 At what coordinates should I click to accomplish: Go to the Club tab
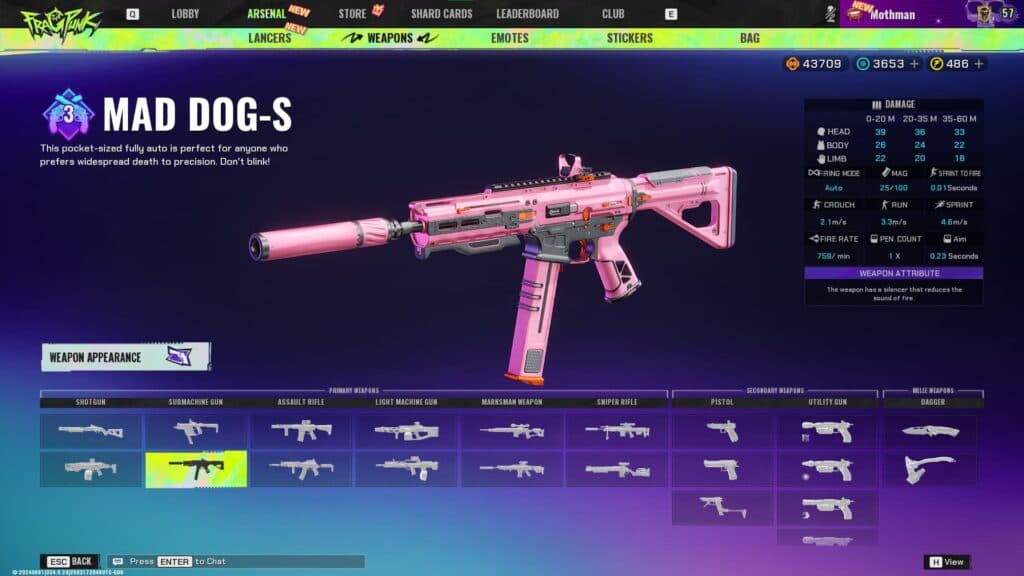pos(613,14)
